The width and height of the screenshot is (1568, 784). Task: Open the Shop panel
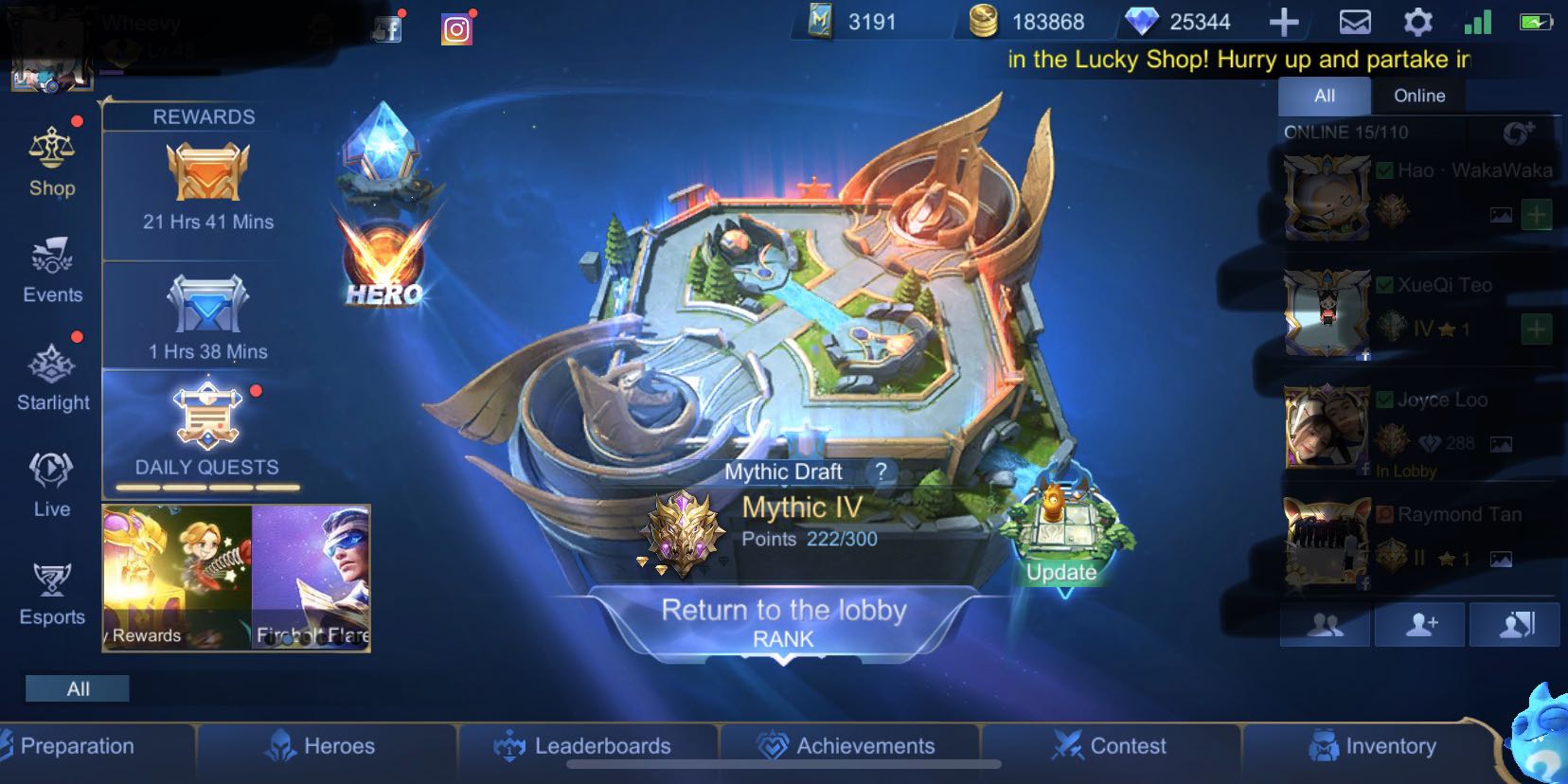[x=52, y=166]
